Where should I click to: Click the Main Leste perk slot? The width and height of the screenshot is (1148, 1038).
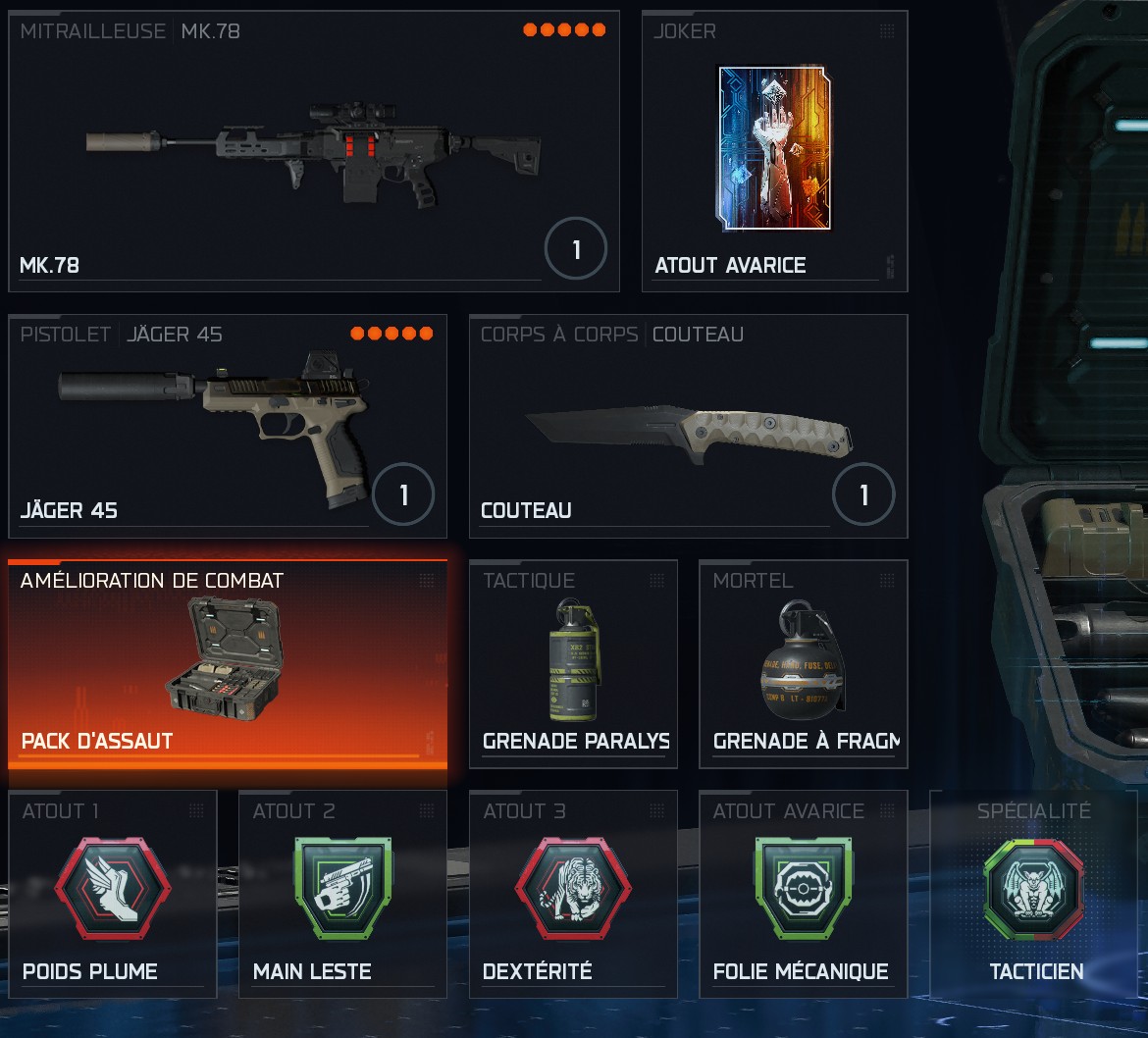pos(342,894)
